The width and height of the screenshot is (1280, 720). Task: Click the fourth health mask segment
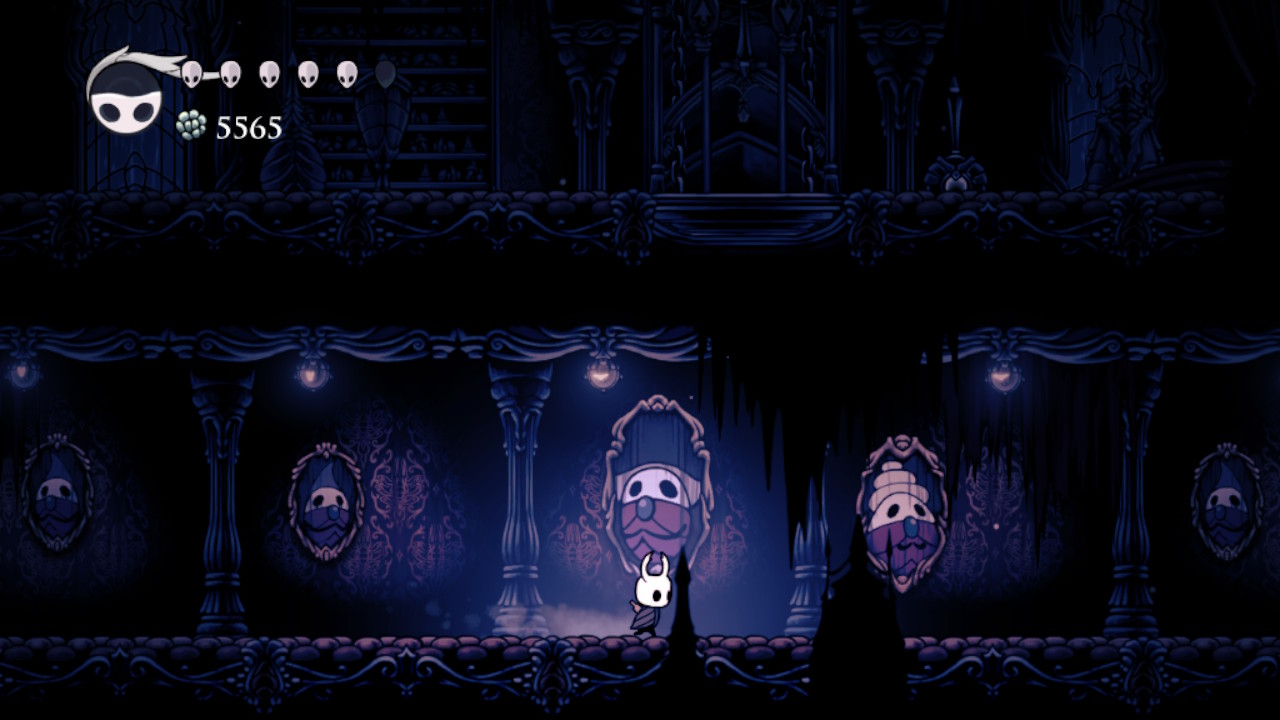[x=306, y=72]
